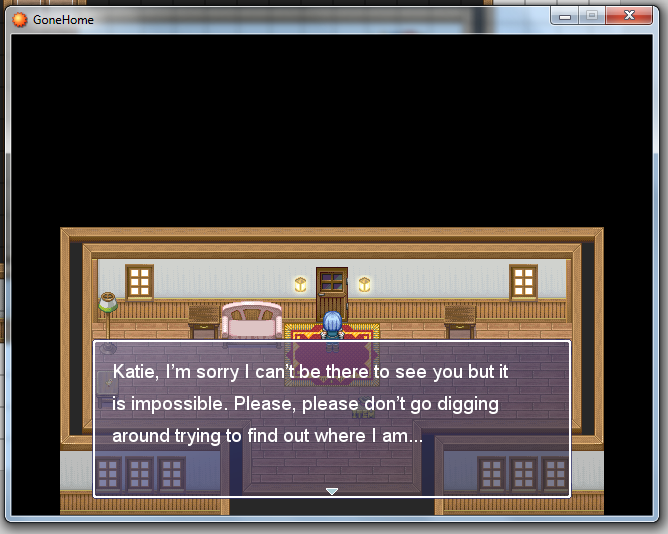Minimize the GoneHome window
The height and width of the screenshot is (534, 668).
[565, 16]
